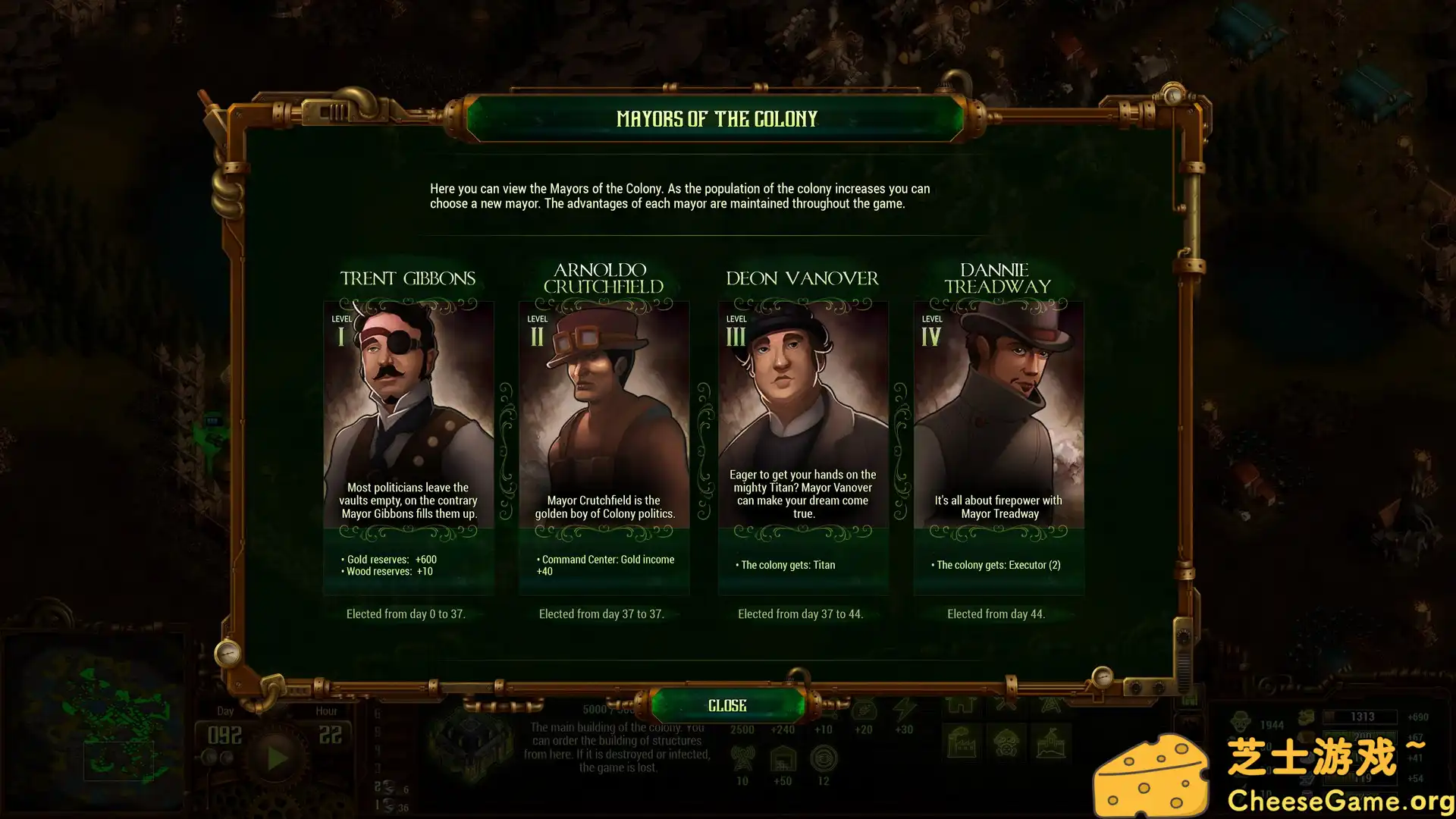The height and width of the screenshot is (819, 1456).
Task: Click the population counter icon showing 1944
Action: (1241, 721)
